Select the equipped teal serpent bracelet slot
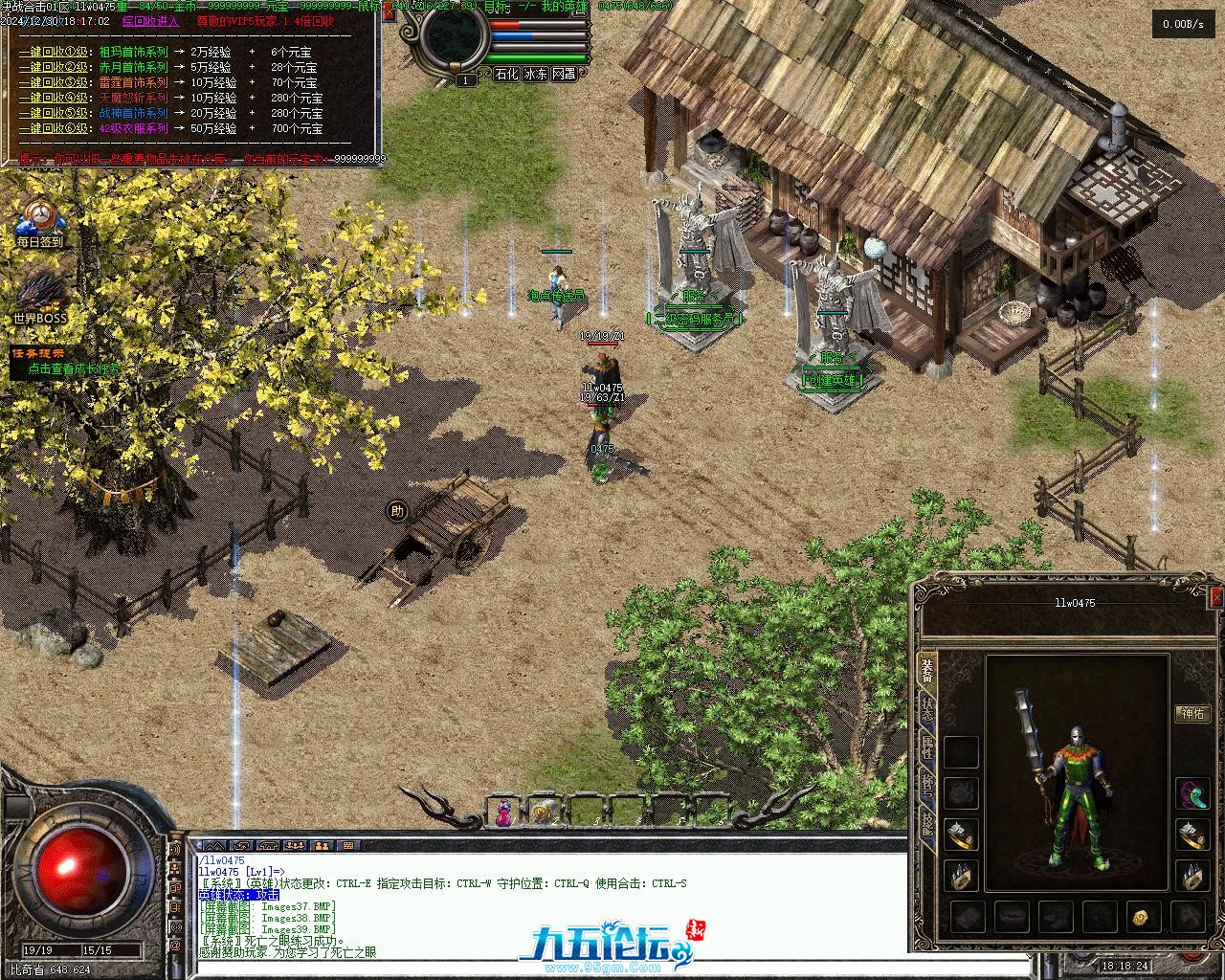 point(1192,793)
